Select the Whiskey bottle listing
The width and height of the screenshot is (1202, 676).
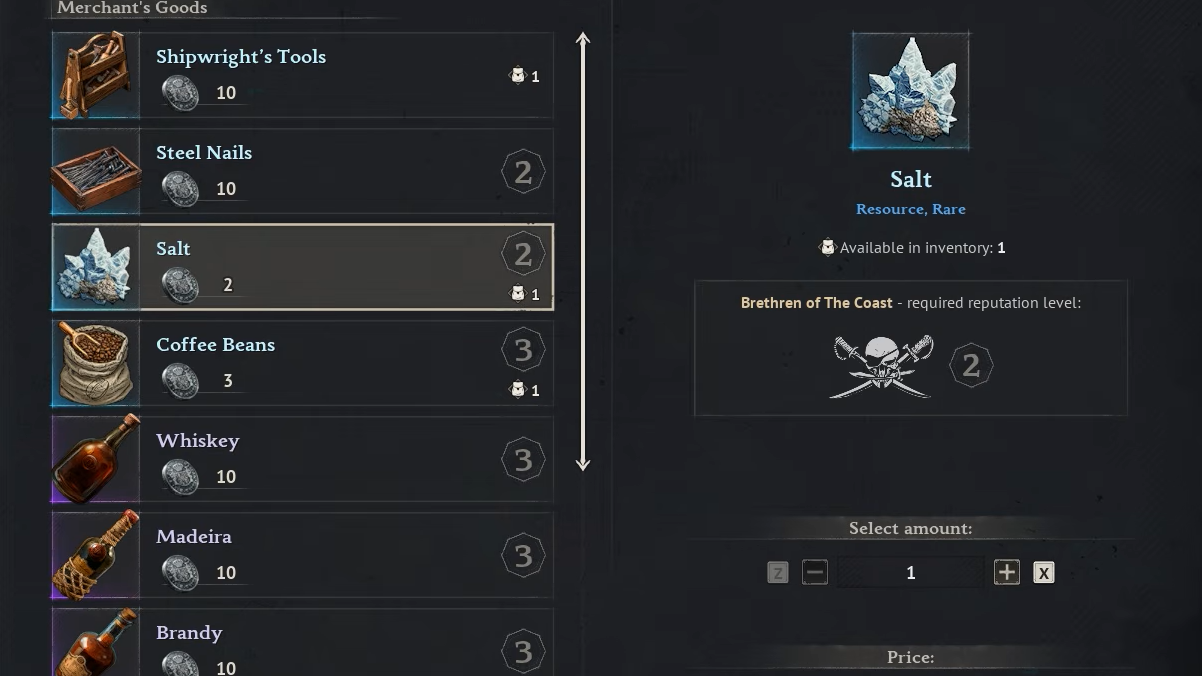coord(302,459)
